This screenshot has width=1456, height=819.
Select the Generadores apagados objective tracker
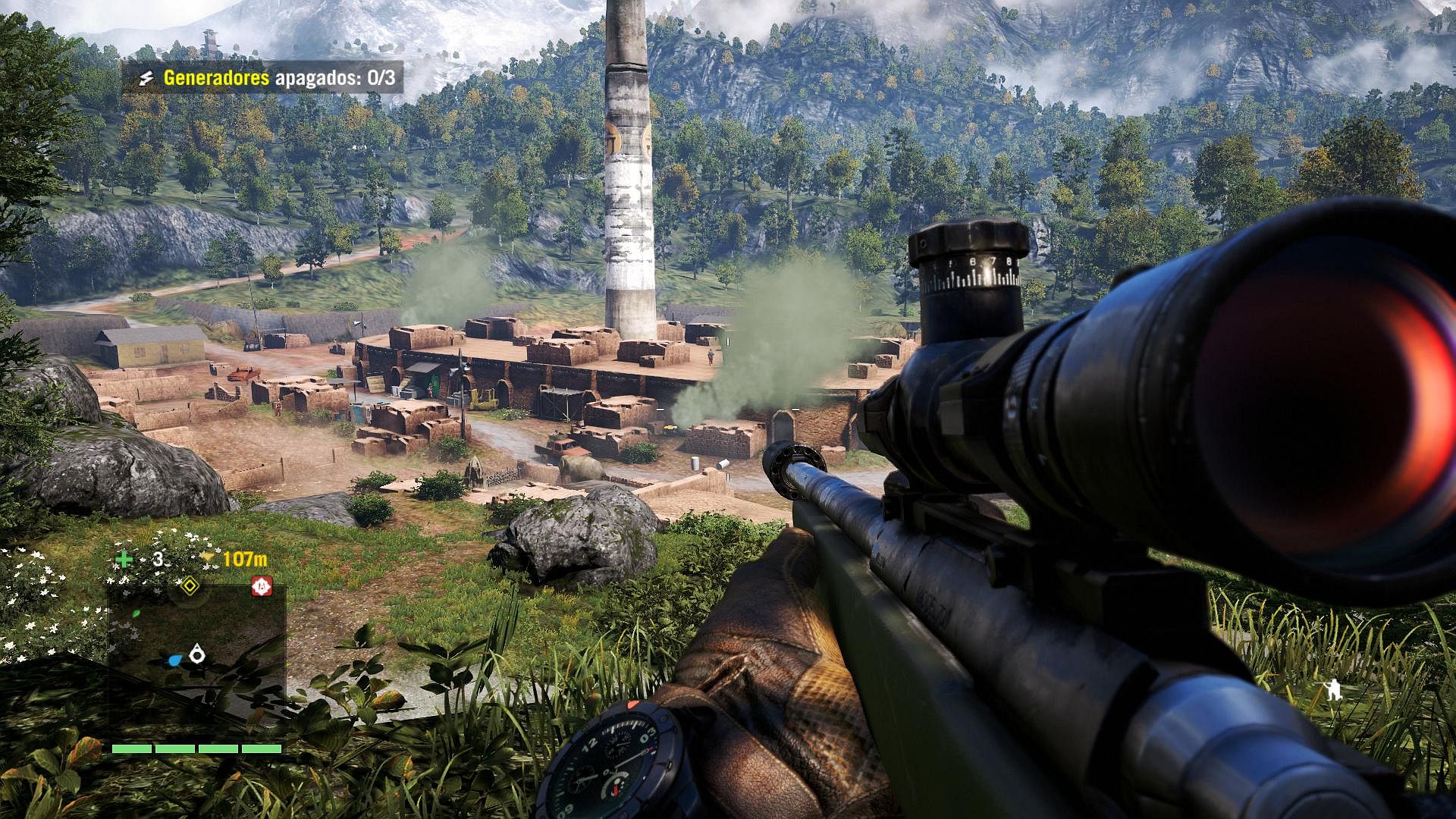[262, 77]
